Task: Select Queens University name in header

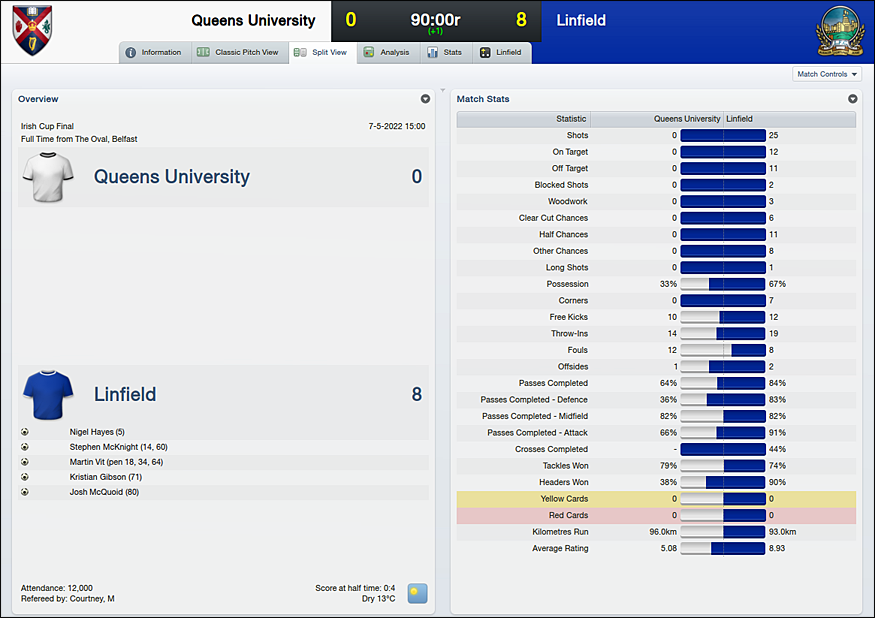Action: 253,20
